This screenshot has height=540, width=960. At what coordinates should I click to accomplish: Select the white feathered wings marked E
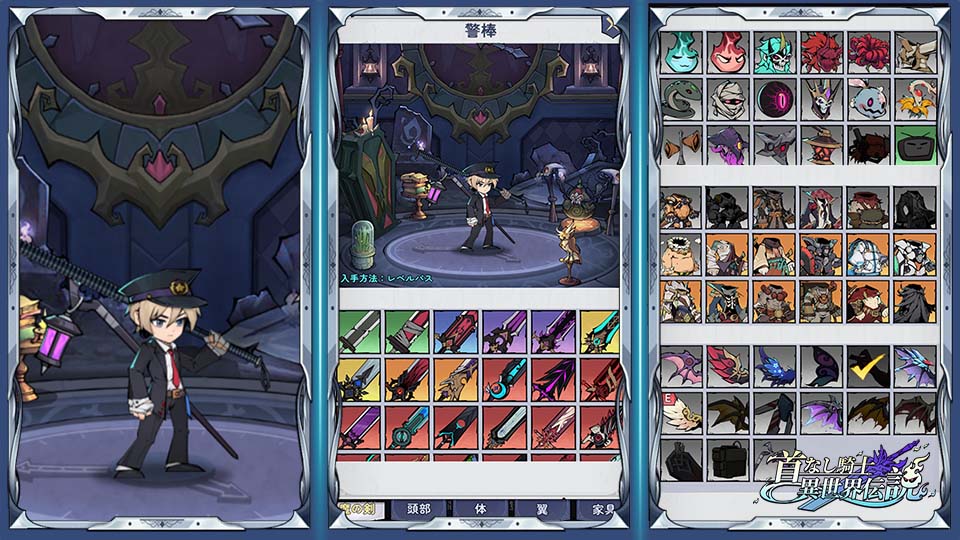point(681,412)
